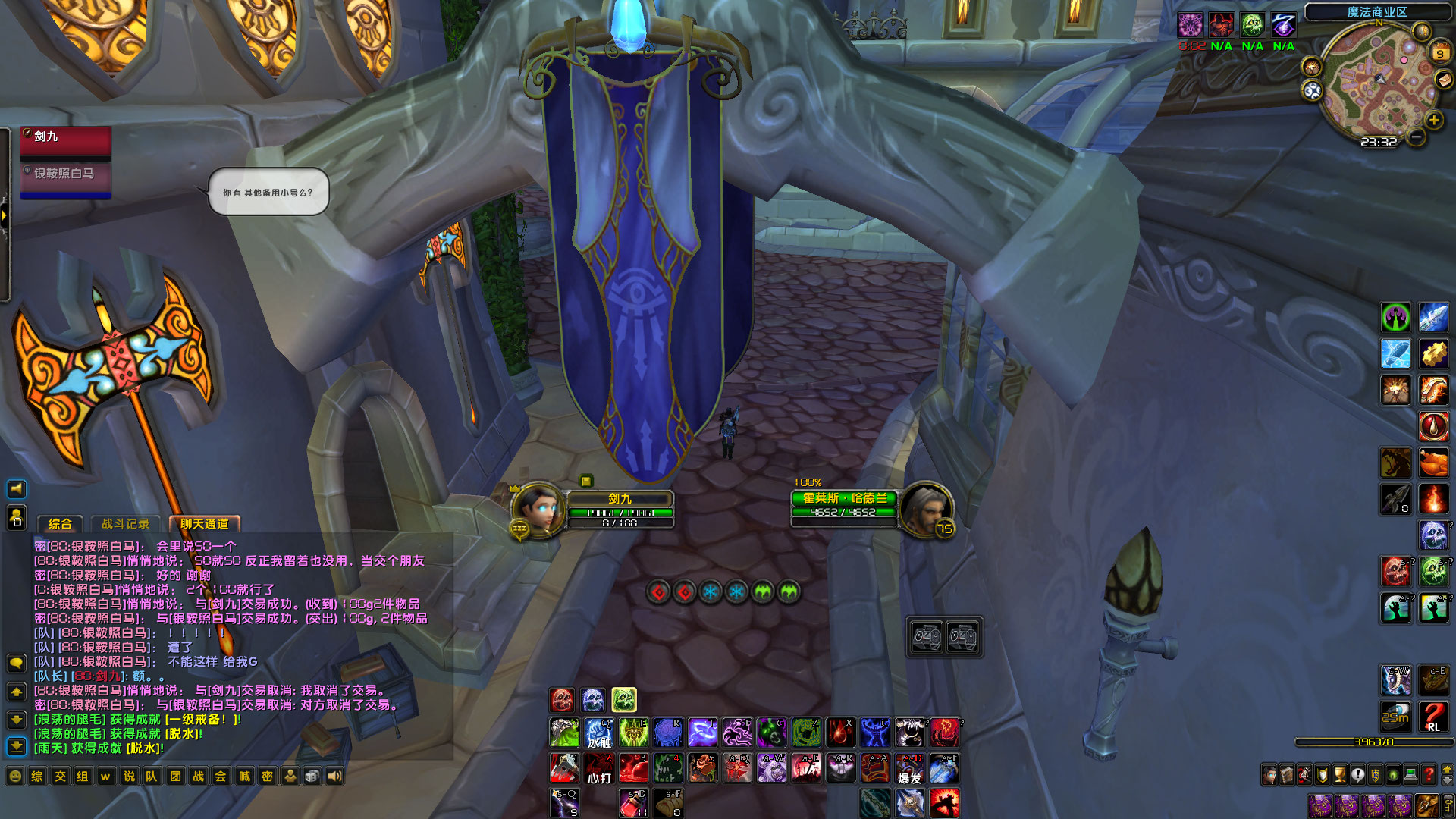Switch to the 聊天通道 chat tab

click(x=204, y=524)
